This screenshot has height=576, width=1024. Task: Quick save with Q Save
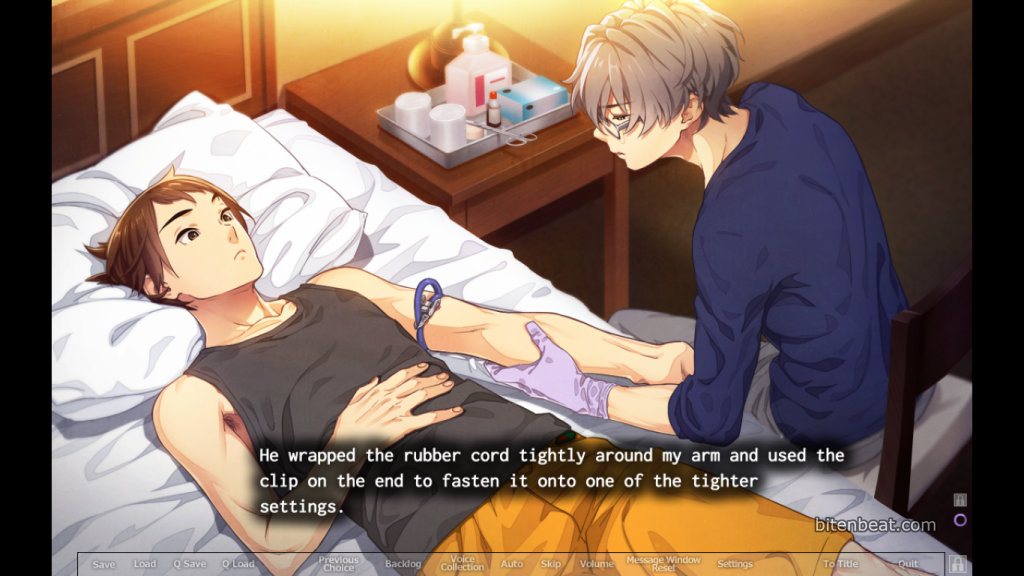[x=189, y=564]
